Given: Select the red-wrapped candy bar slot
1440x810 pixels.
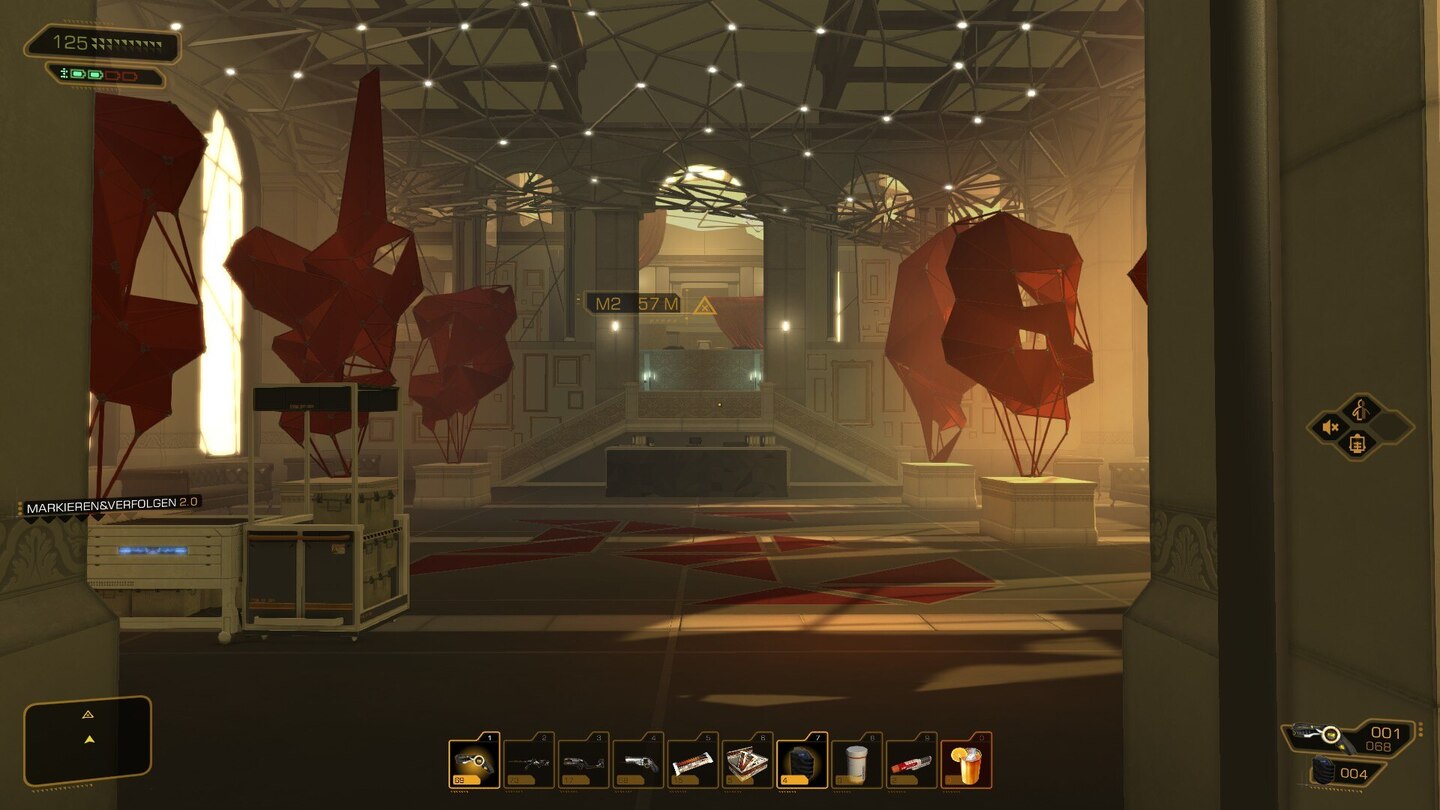Looking at the screenshot, I should 911,763.
